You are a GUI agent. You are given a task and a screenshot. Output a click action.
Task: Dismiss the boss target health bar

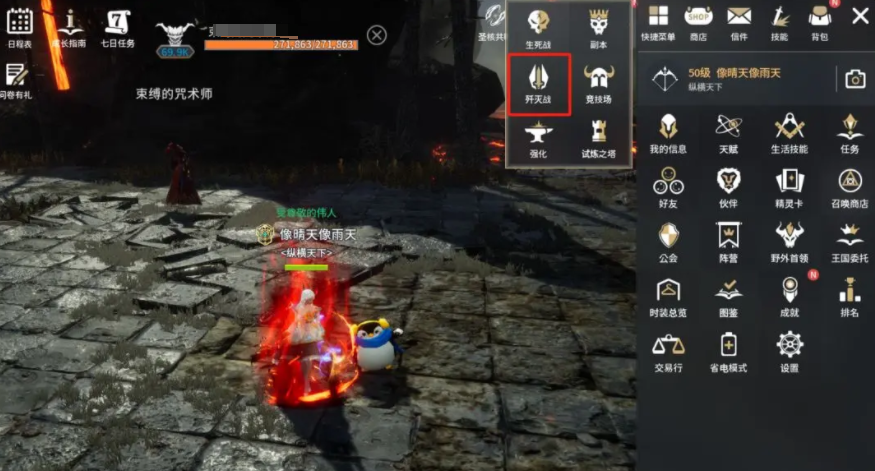376,35
